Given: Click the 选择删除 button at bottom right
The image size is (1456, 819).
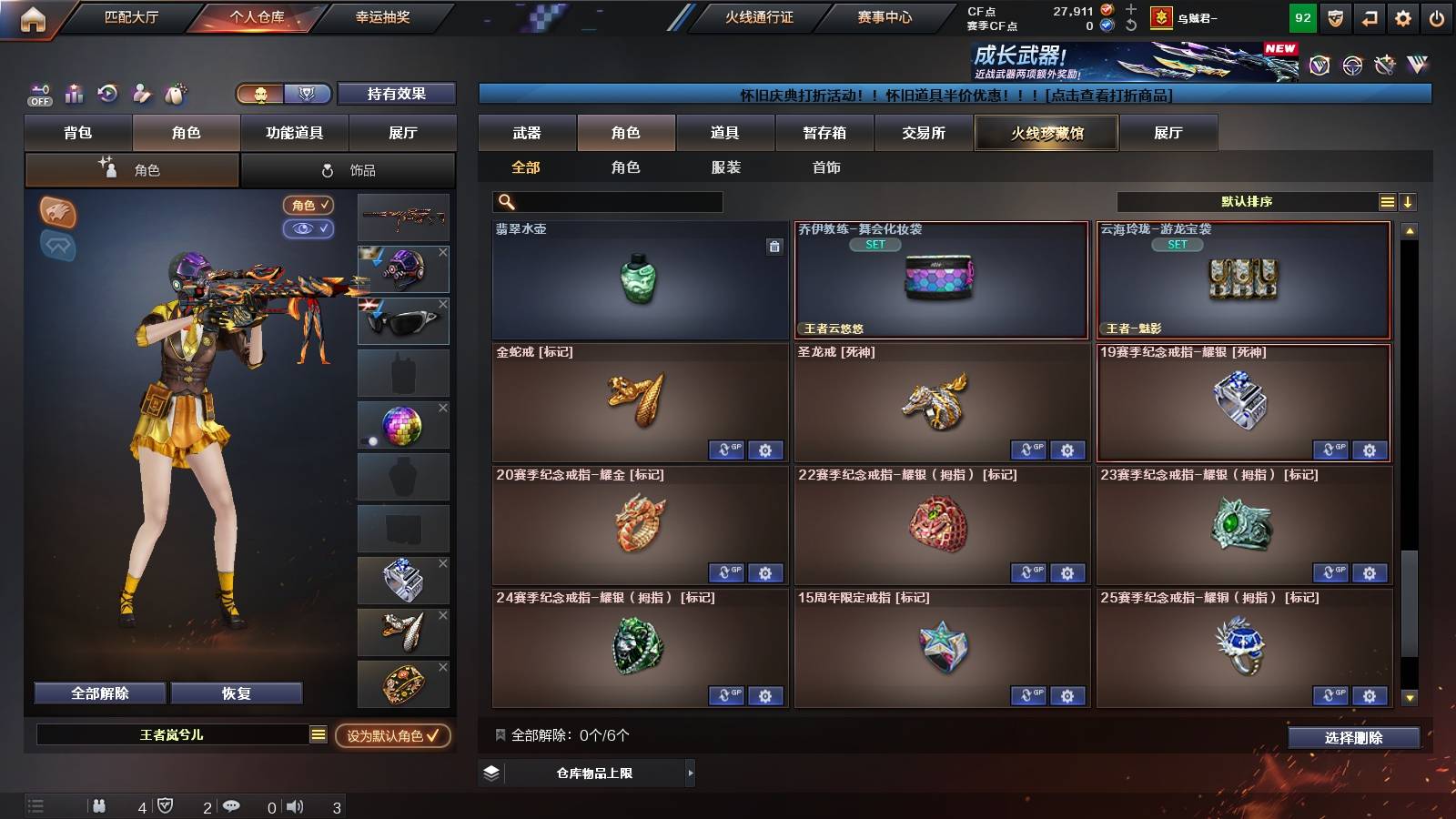Looking at the screenshot, I should tap(1353, 737).
